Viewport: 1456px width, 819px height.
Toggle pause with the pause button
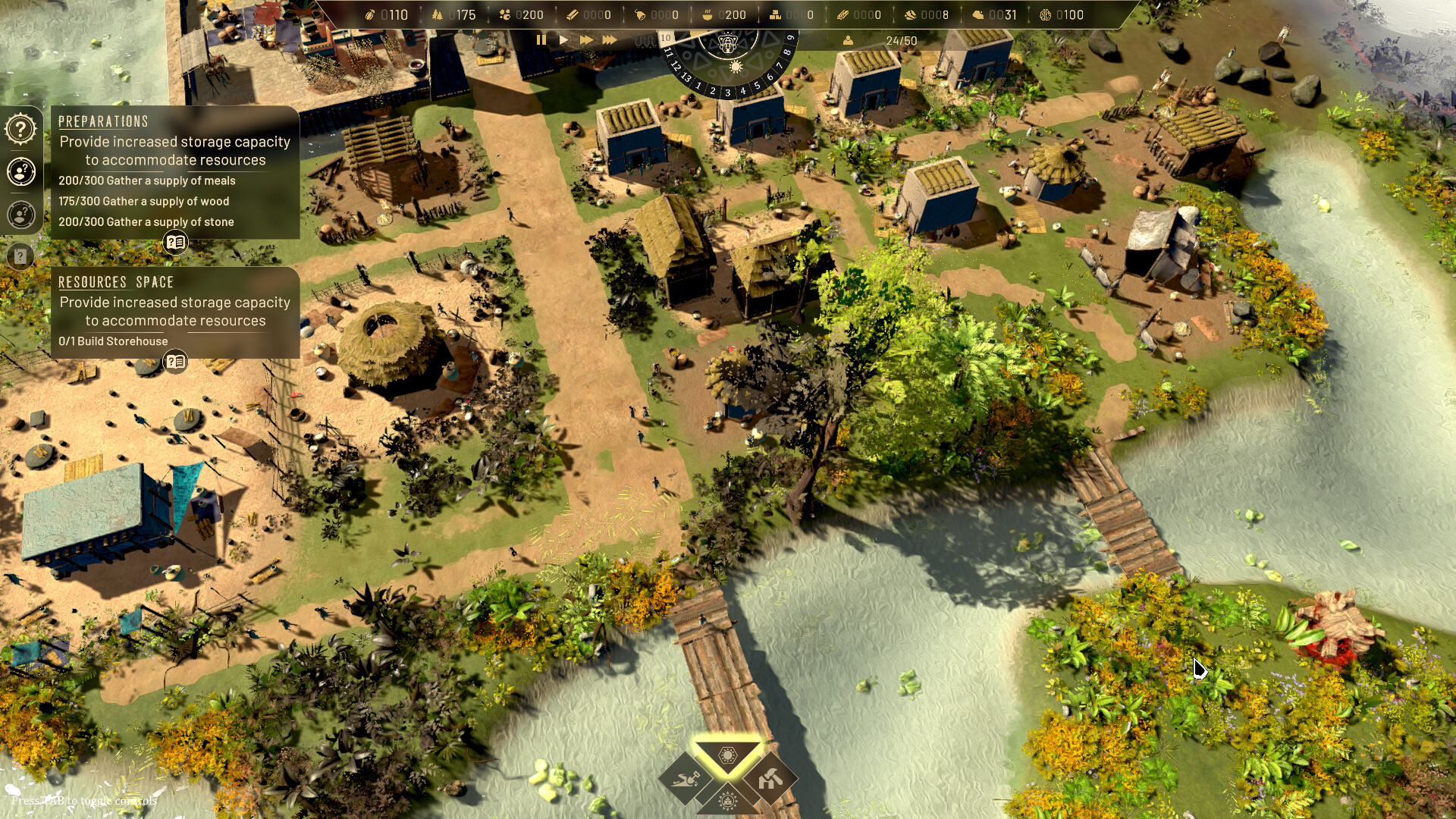point(541,40)
